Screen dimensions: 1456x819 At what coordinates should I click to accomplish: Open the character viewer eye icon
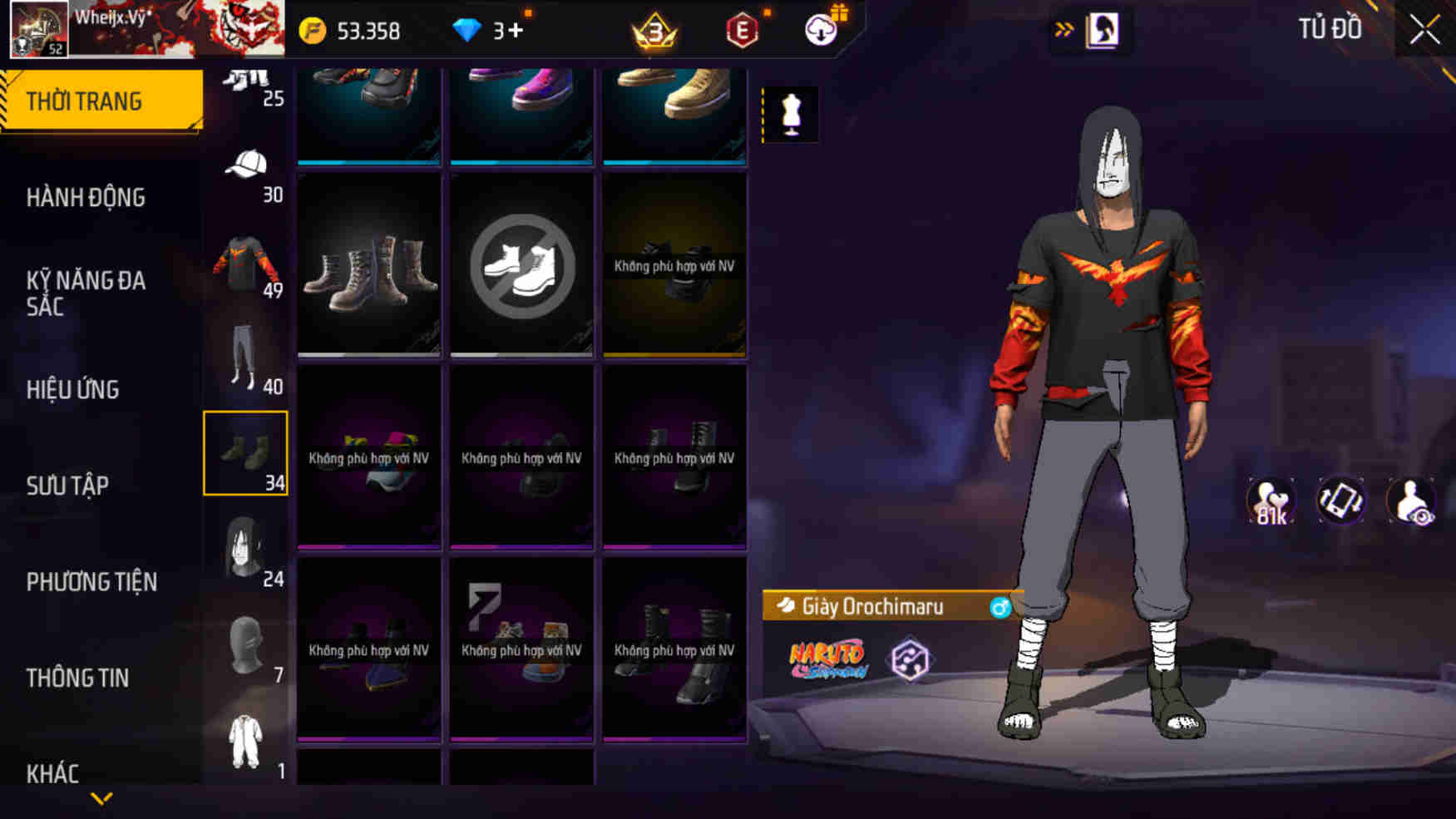point(1413,500)
